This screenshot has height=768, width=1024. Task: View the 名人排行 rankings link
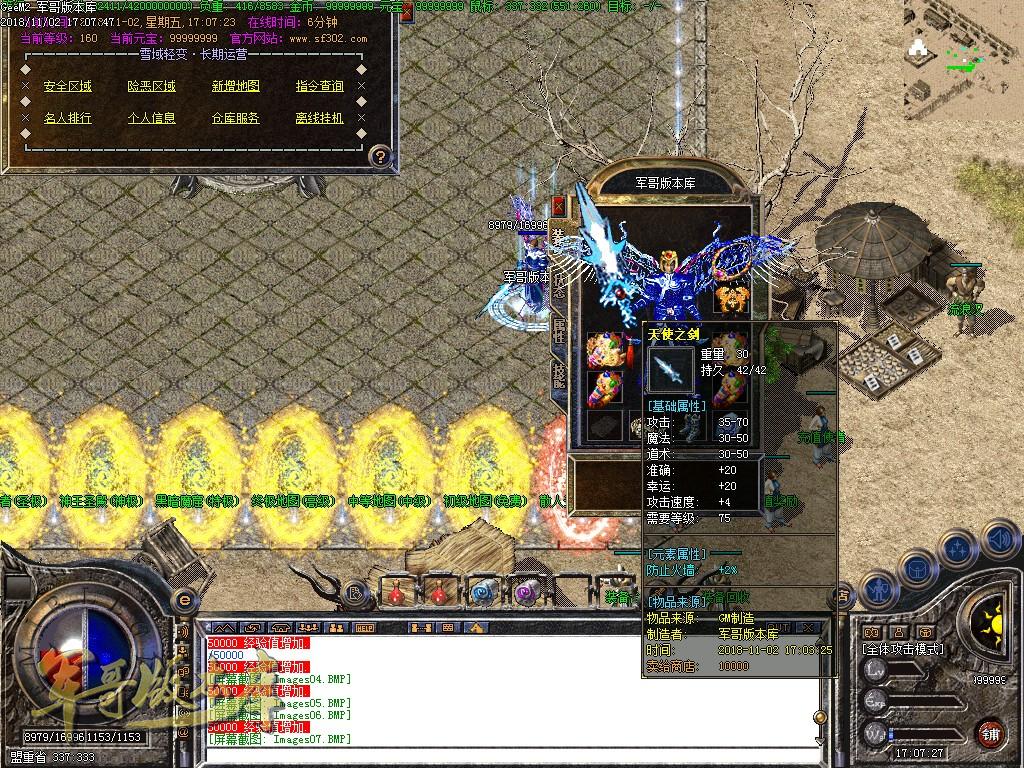click(x=68, y=117)
